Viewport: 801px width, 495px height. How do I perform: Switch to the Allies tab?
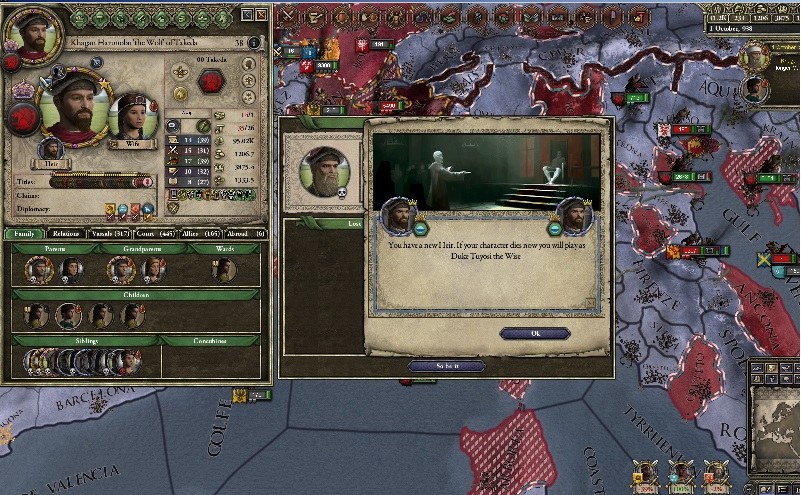pos(197,233)
